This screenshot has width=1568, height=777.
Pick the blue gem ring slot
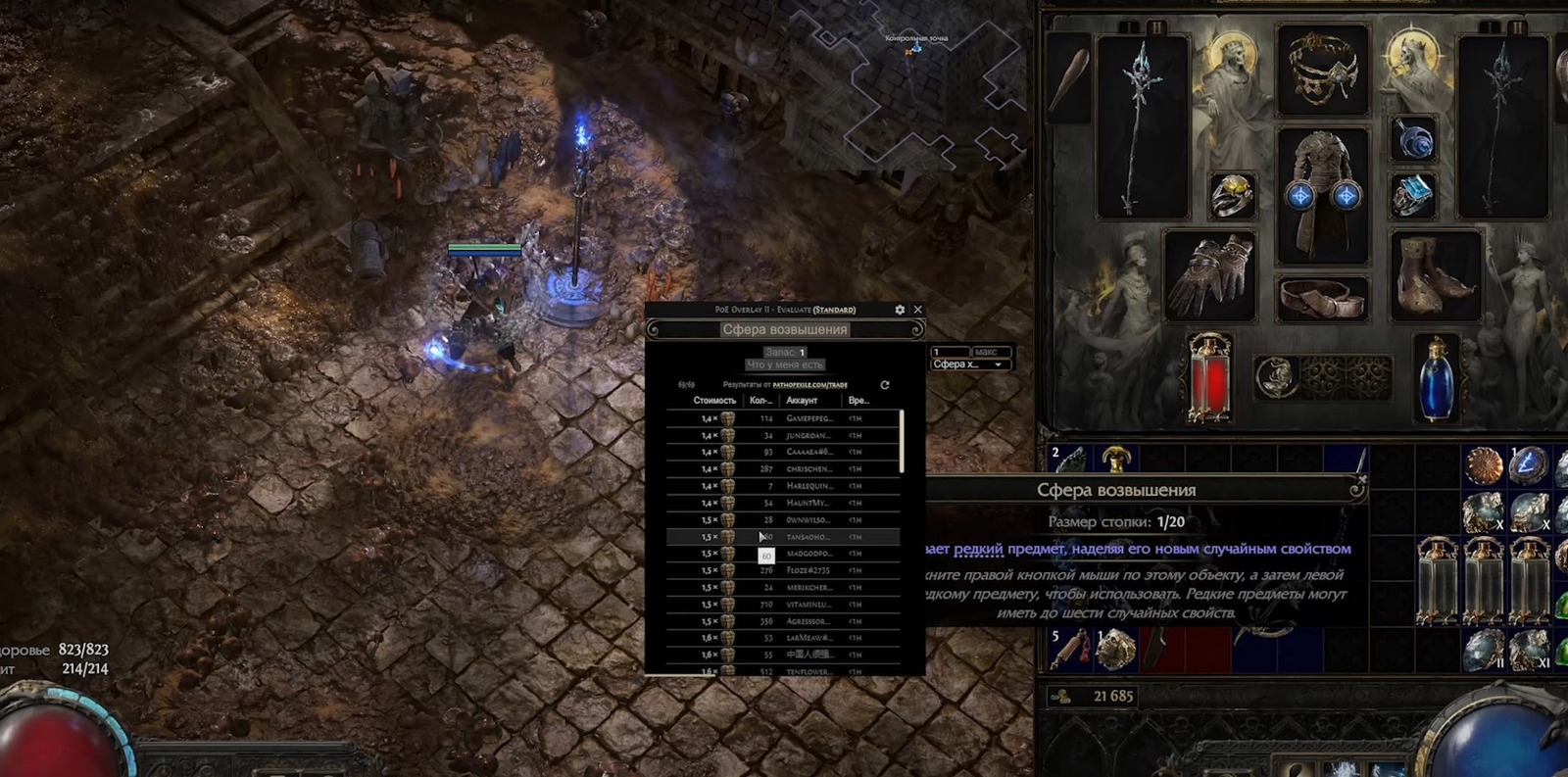1414,197
